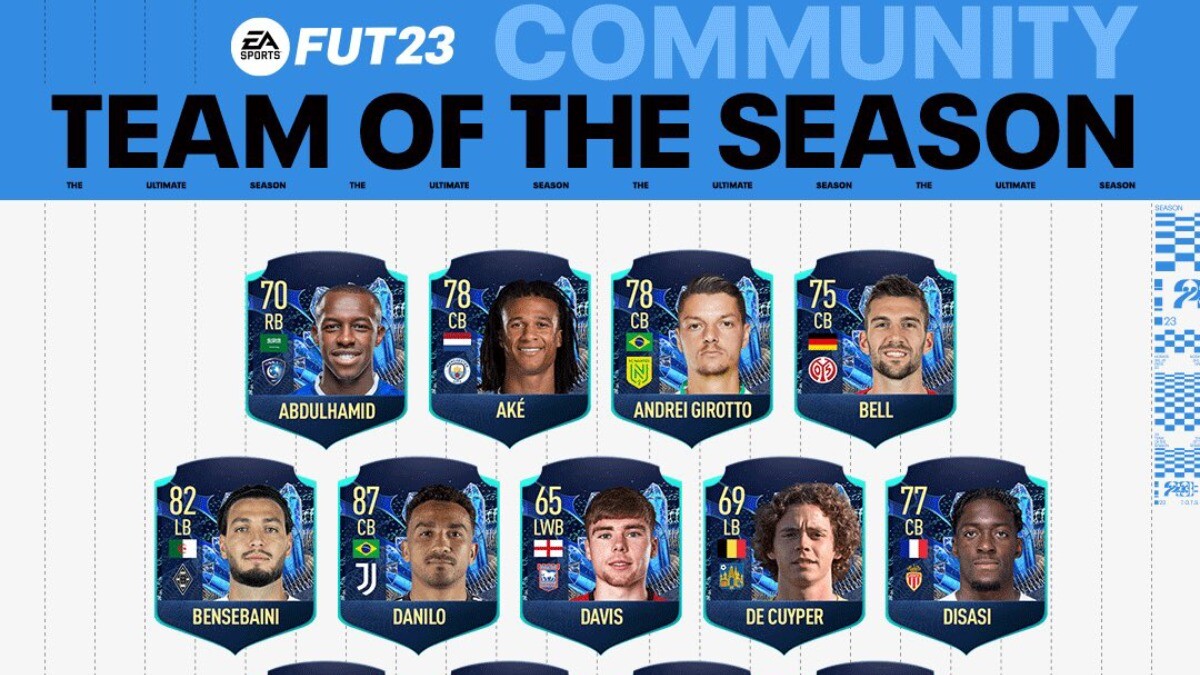
Task: Click the Davis 65 LWB card
Action: [601, 554]
